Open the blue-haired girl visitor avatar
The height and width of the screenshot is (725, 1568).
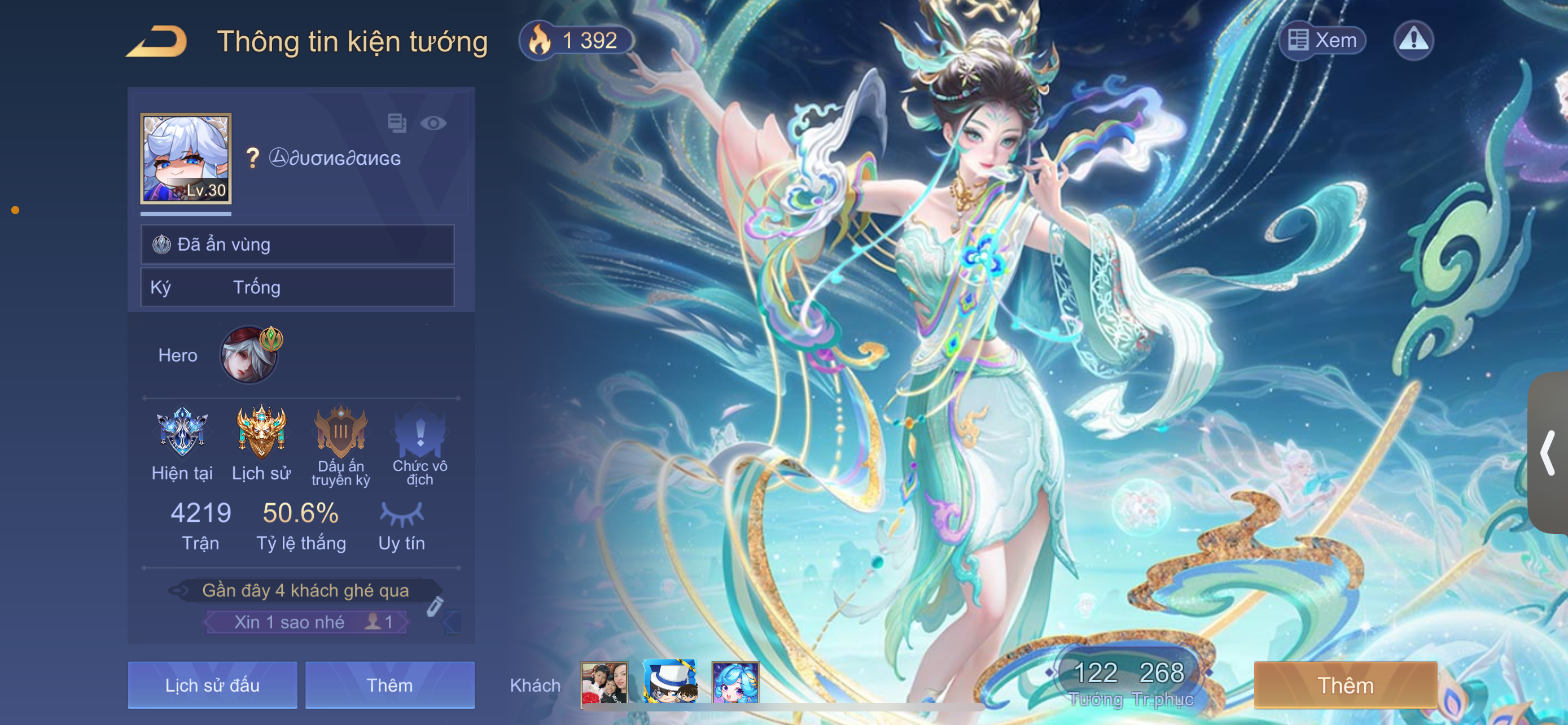[x=735, y=683]
